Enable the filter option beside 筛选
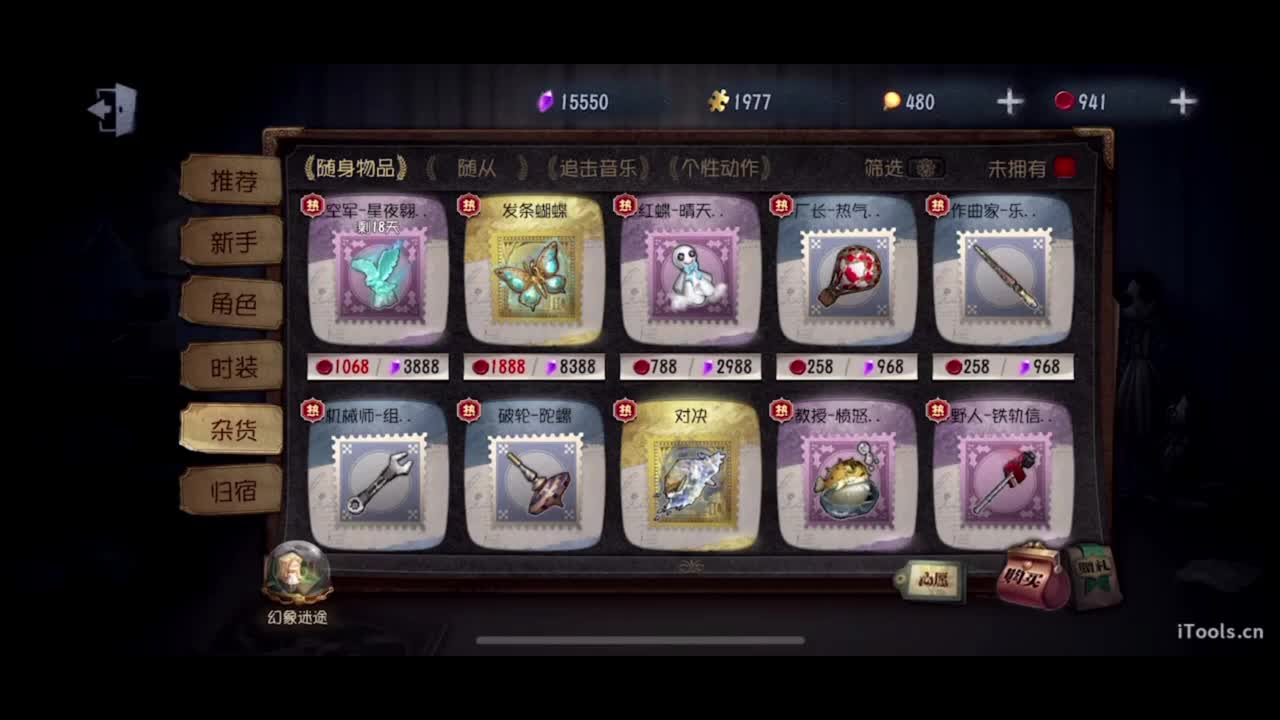Image resolution: width=1280 pixels, height=720 pixels. 928,170
